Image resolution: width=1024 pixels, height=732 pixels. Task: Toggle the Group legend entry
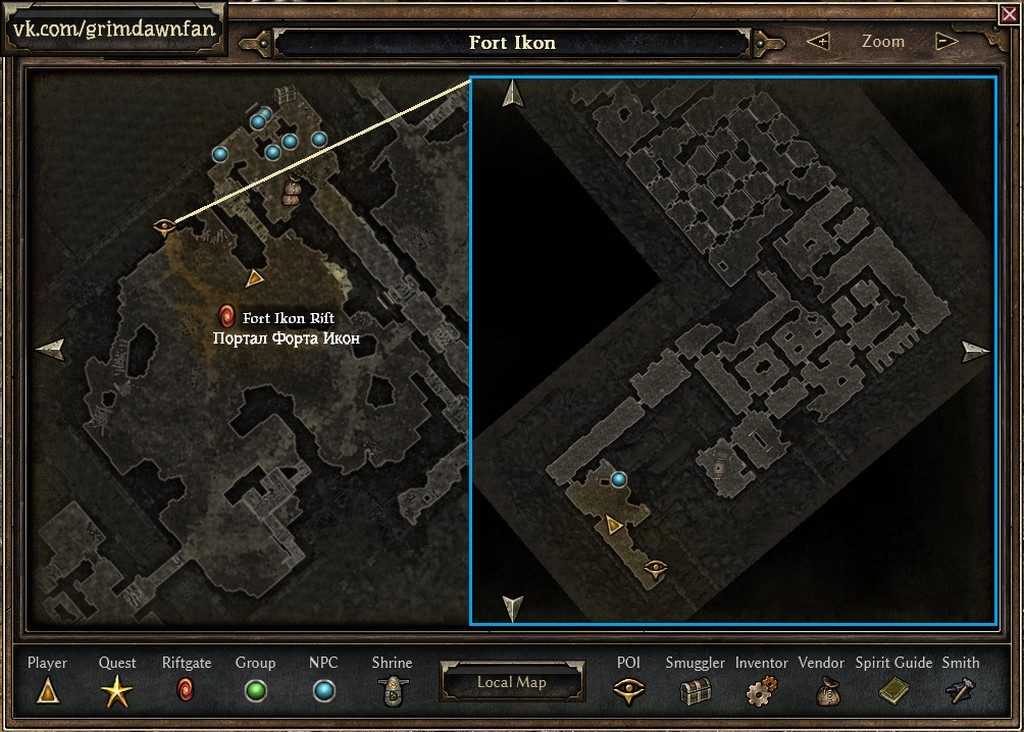coord(255,690)
